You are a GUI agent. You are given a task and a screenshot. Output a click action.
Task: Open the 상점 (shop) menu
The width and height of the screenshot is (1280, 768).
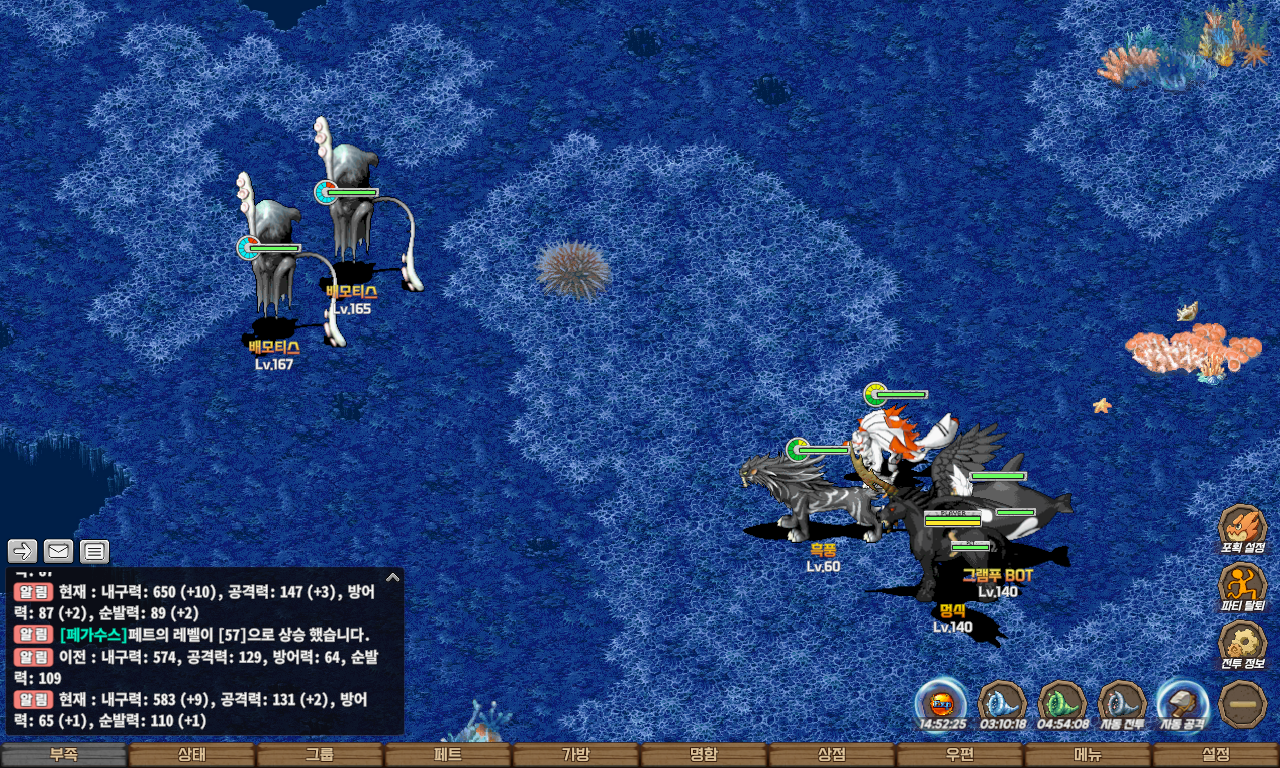(x=832, y=755)
